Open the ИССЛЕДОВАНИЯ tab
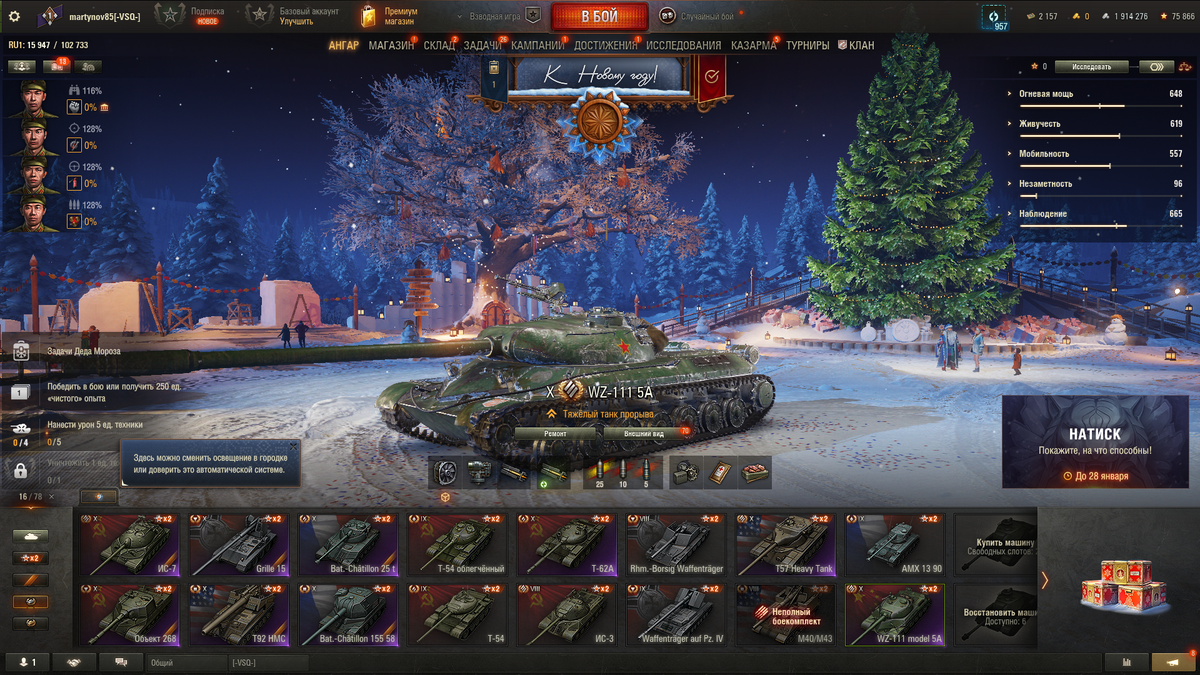 pos(683,46)
